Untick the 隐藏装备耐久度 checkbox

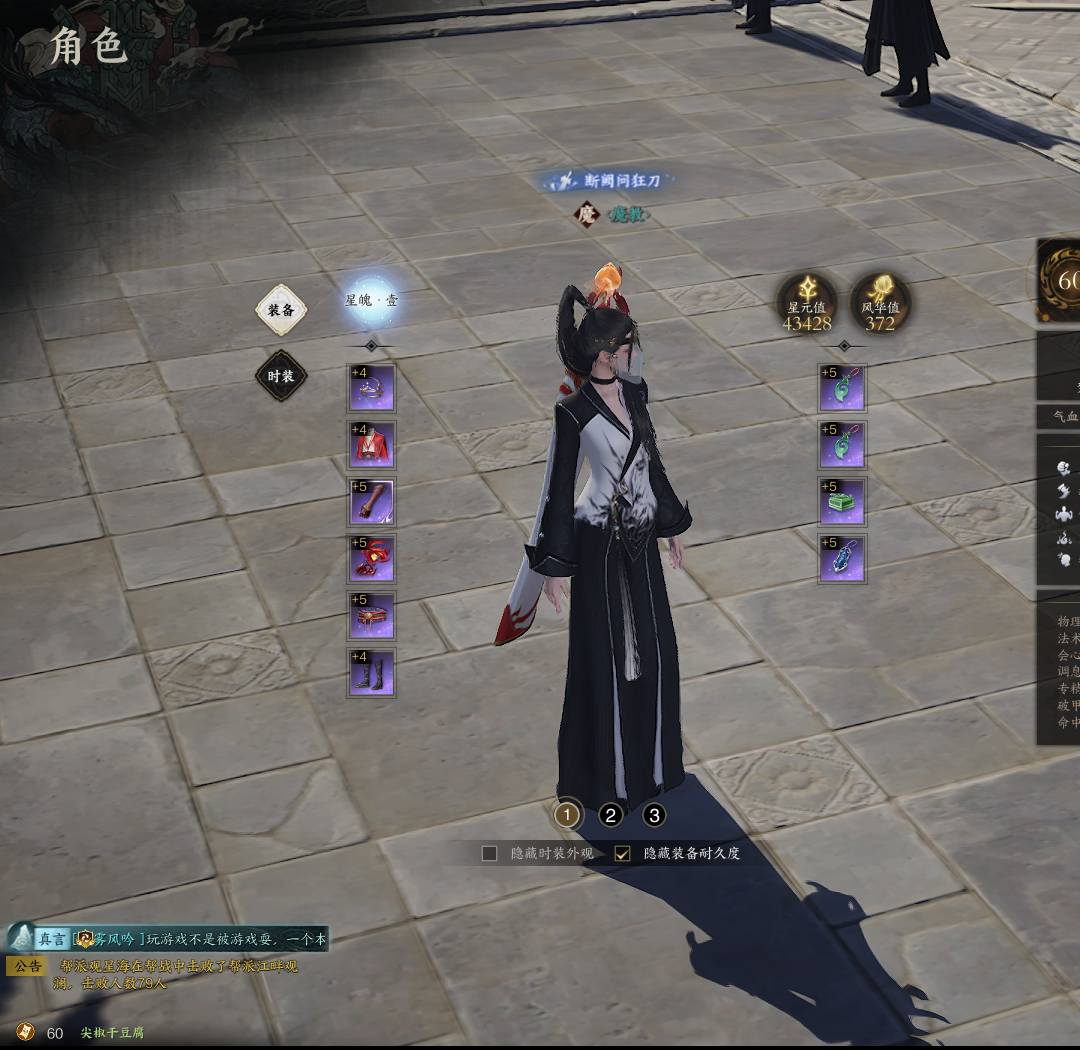click(623, 853)
